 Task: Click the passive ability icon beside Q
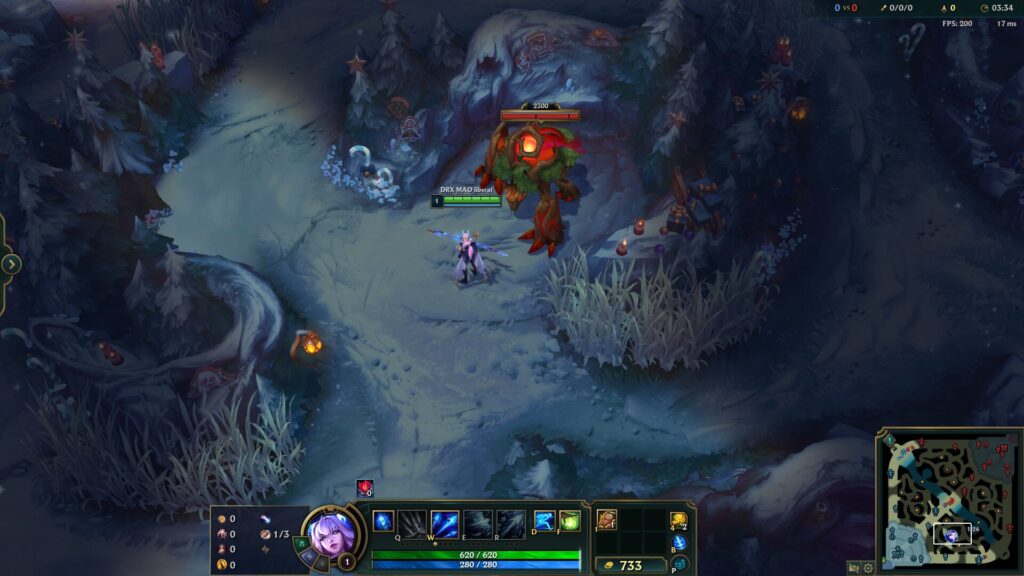click(x=383, y=521)
